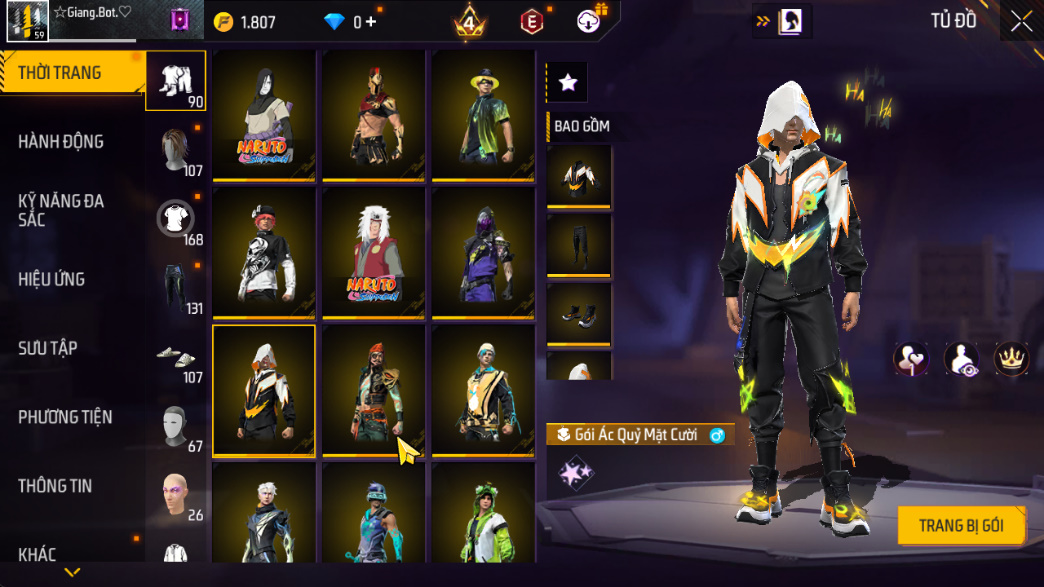The image size is (1044, 587).
Task: Open the PHƯƠNG TIỆN category
Action: click(x=65, y=417)
